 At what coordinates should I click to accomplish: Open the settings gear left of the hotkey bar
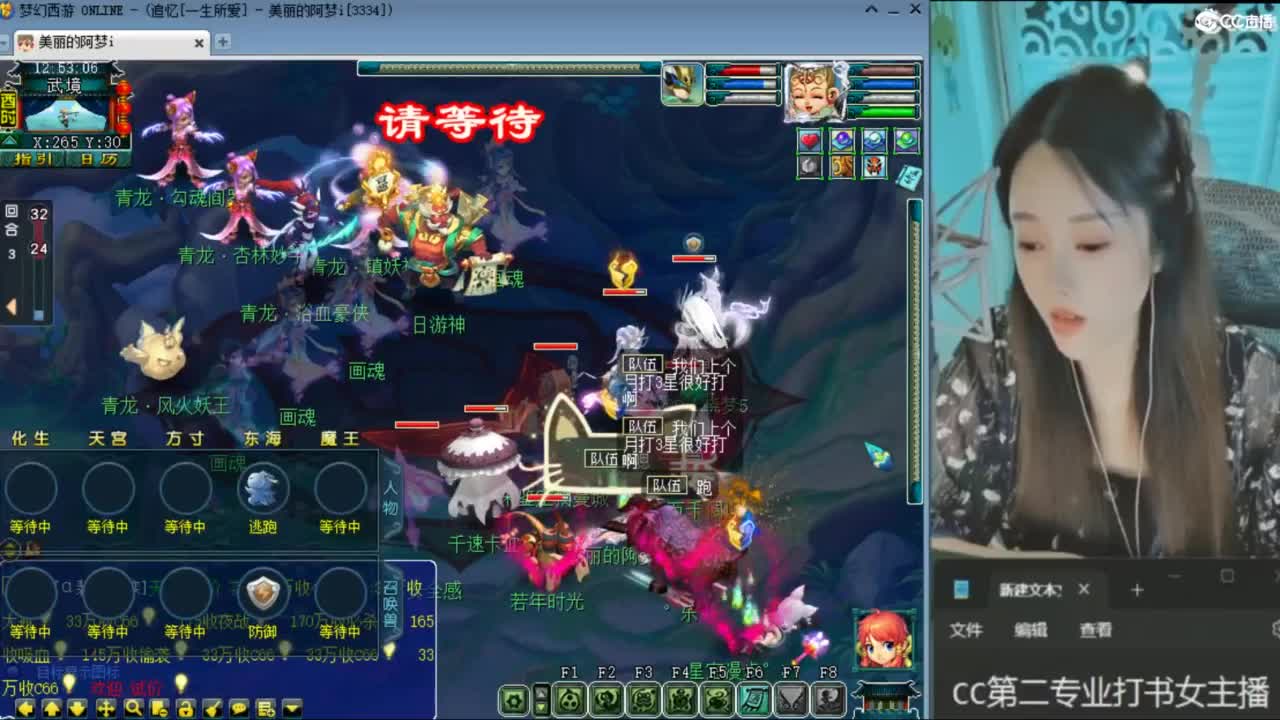[515, 700]
